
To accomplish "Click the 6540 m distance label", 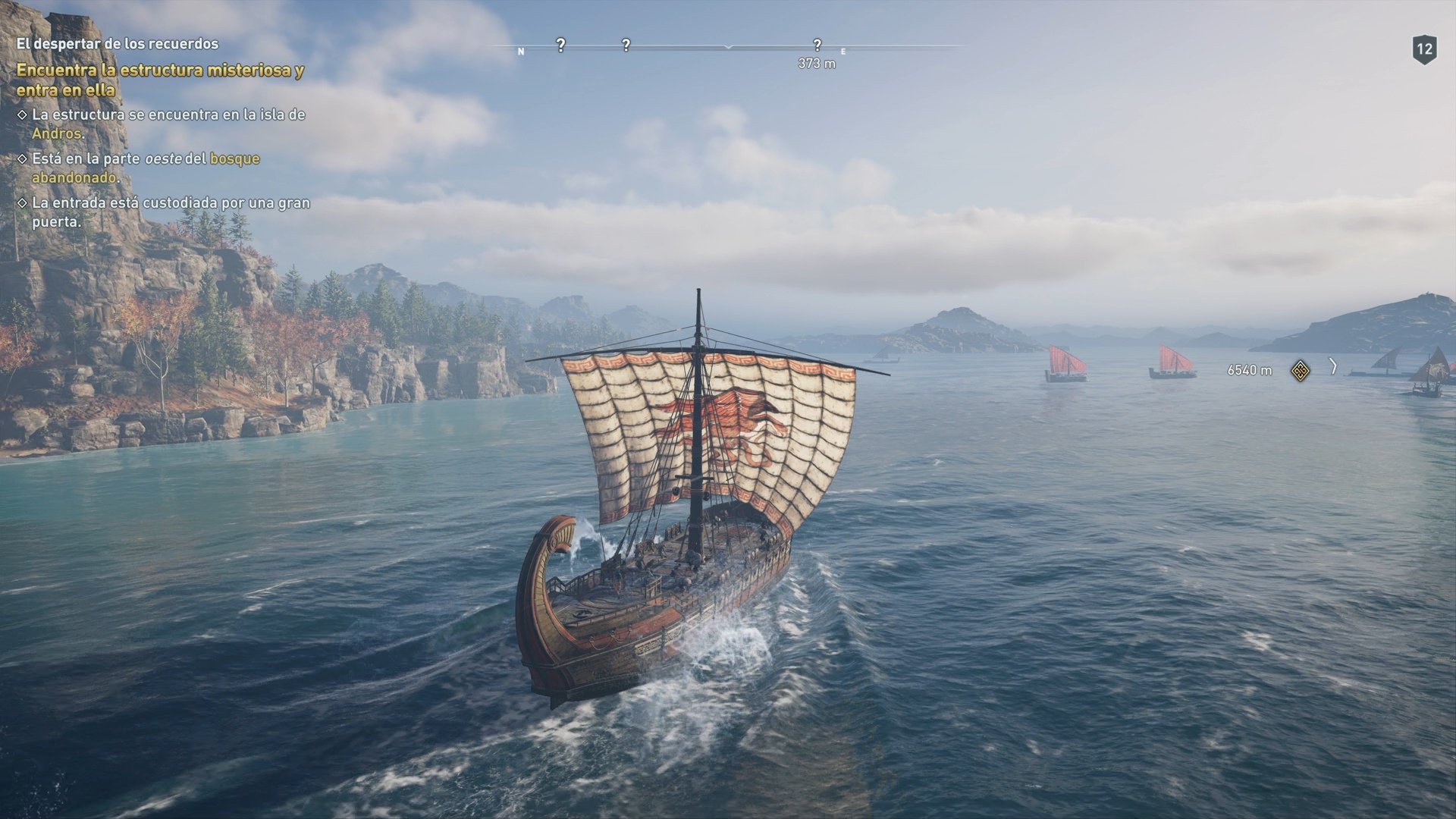I will (1250, 369).
